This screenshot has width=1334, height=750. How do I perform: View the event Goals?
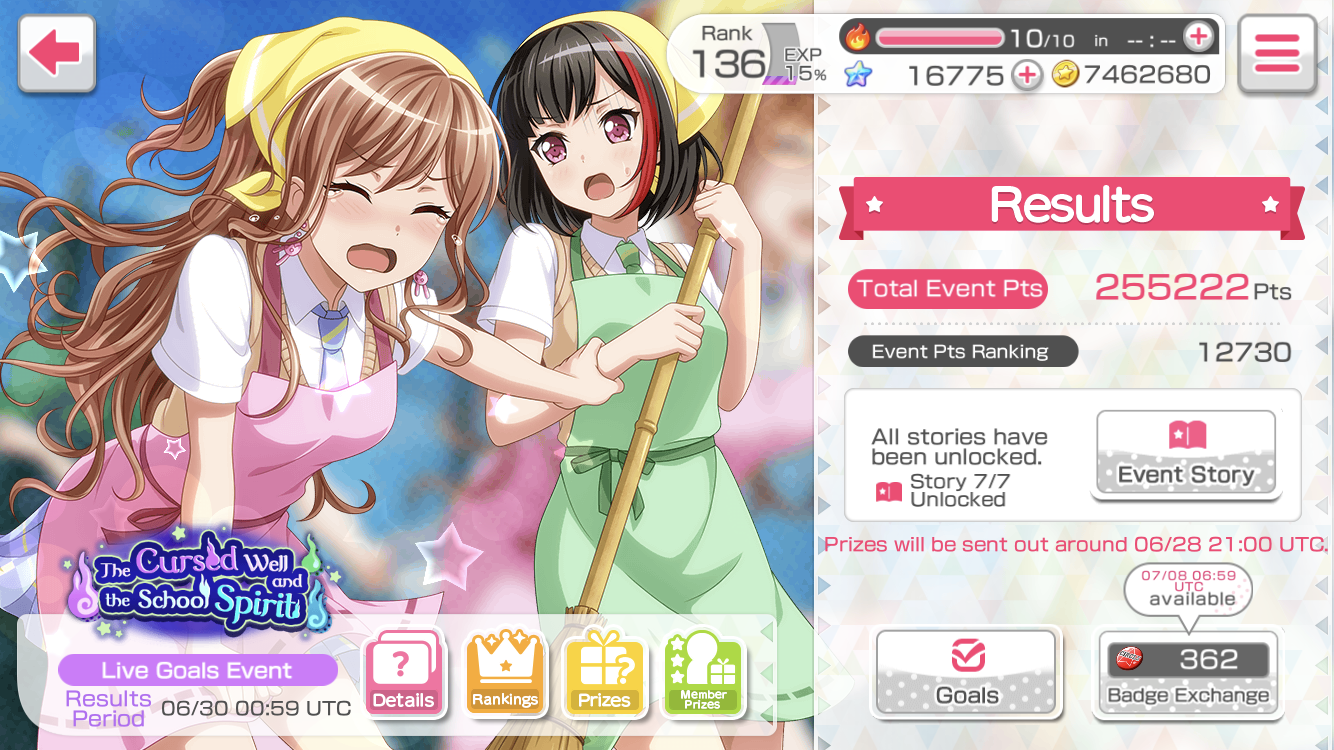966,673
